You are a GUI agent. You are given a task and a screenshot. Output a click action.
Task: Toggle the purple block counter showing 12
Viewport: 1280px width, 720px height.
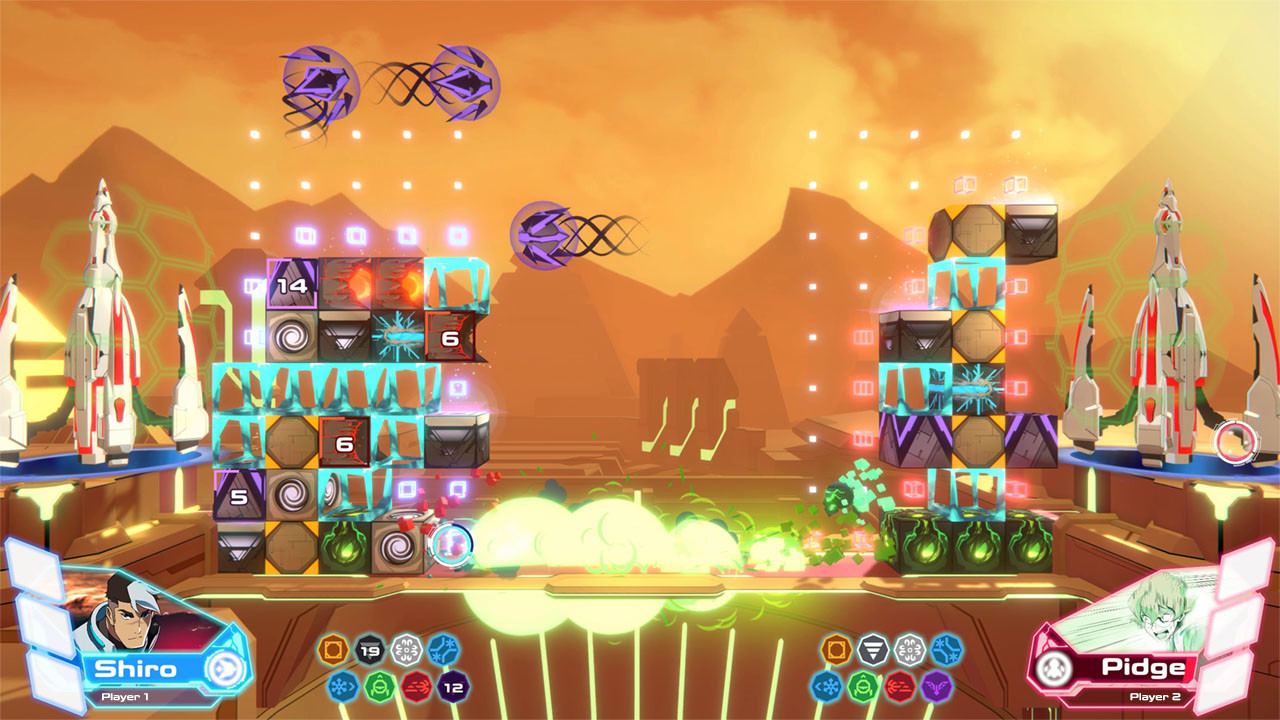coord(451,687)
